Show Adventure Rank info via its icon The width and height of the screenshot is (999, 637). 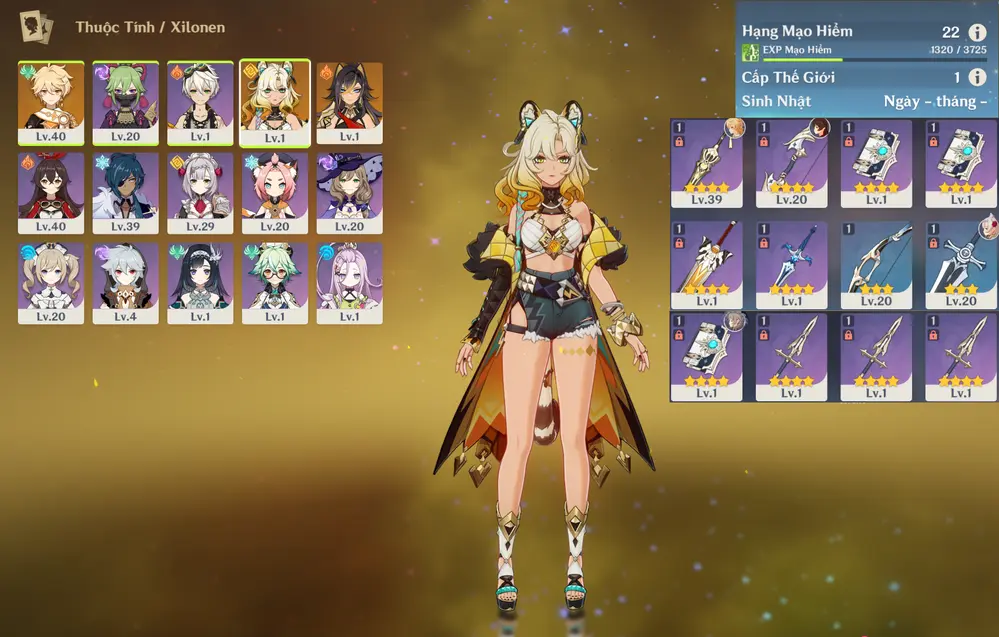(977, 33)
